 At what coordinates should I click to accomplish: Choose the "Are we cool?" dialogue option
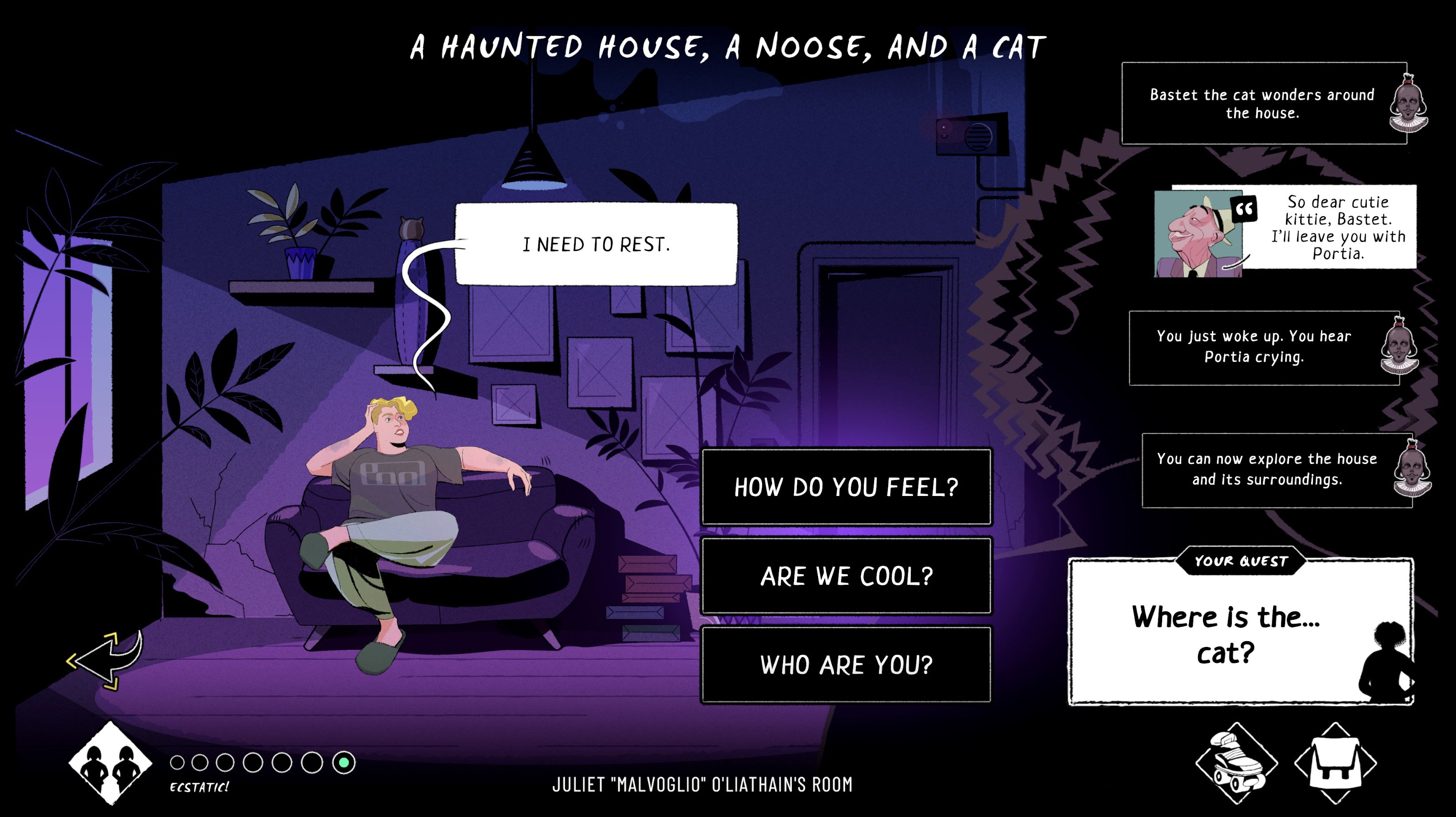(x=846, y=575)
